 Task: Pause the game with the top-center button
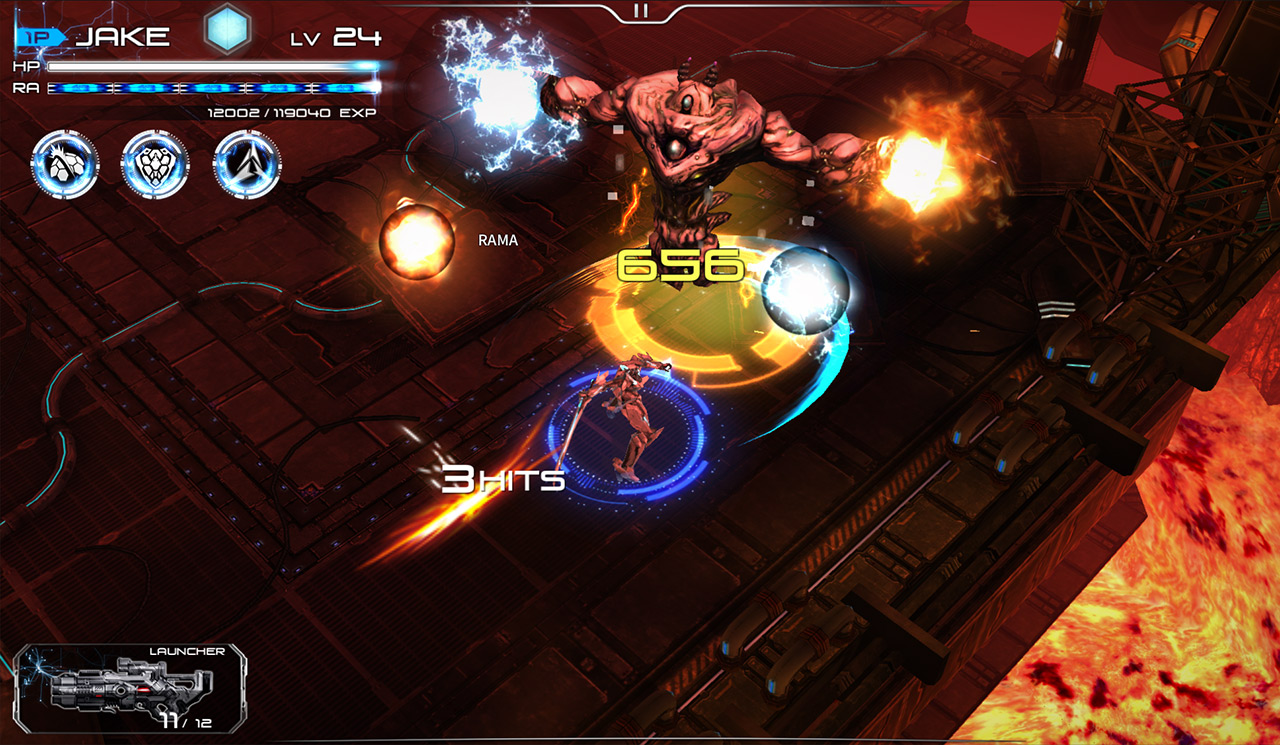point(641,11)
